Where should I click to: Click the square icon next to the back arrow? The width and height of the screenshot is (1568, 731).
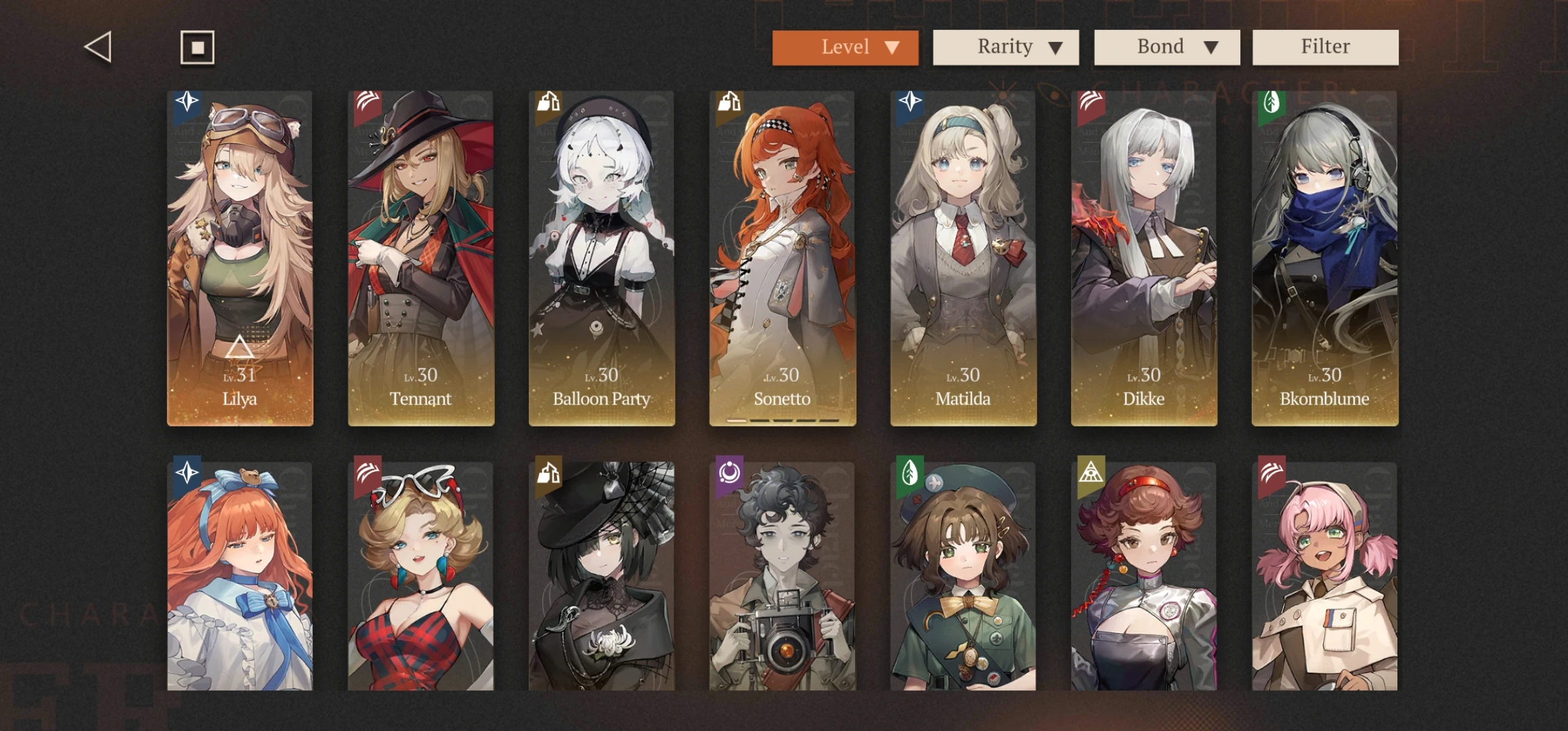coord(197,47)
